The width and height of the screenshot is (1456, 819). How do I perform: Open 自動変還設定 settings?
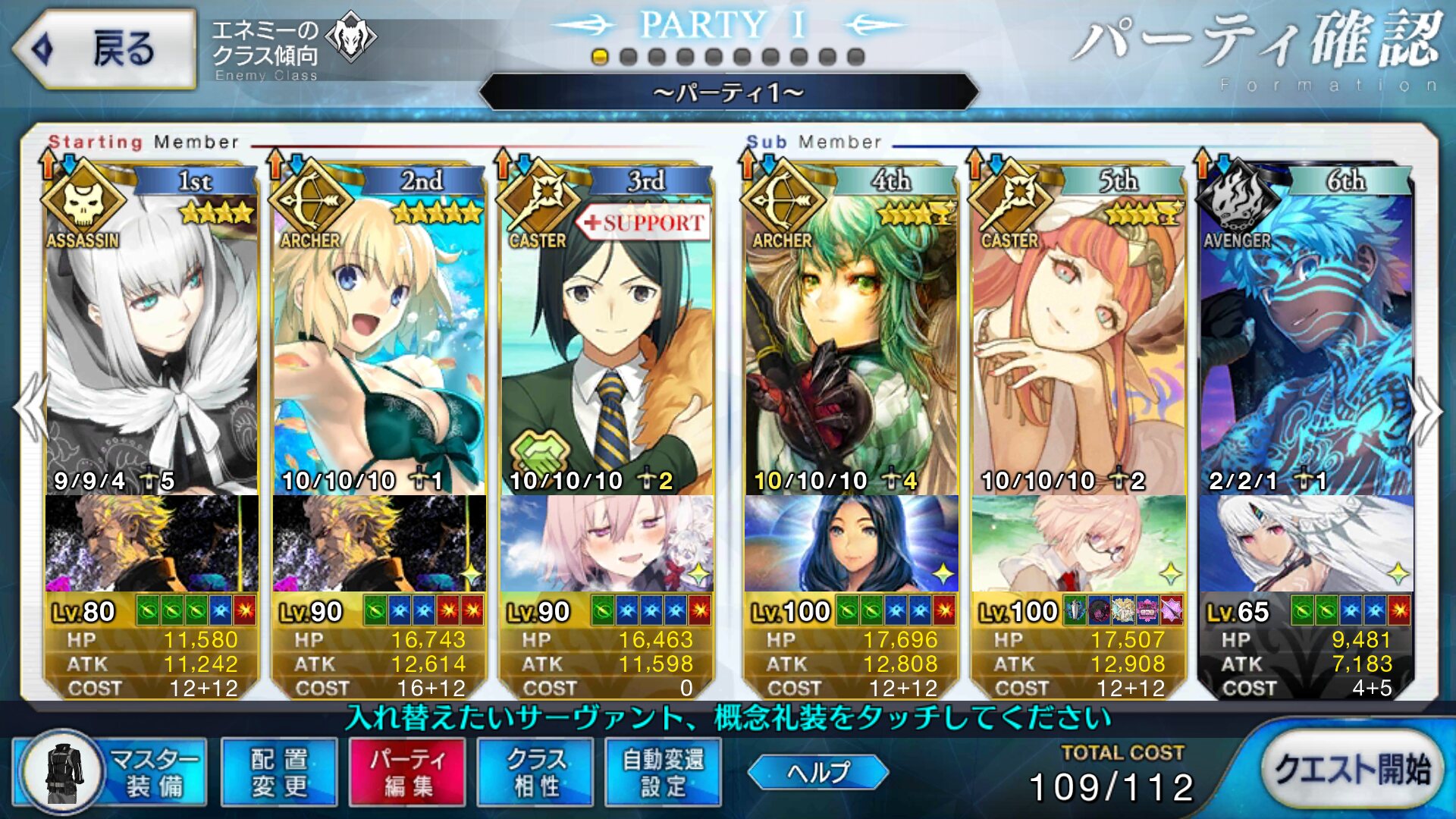tap(663, 772)
